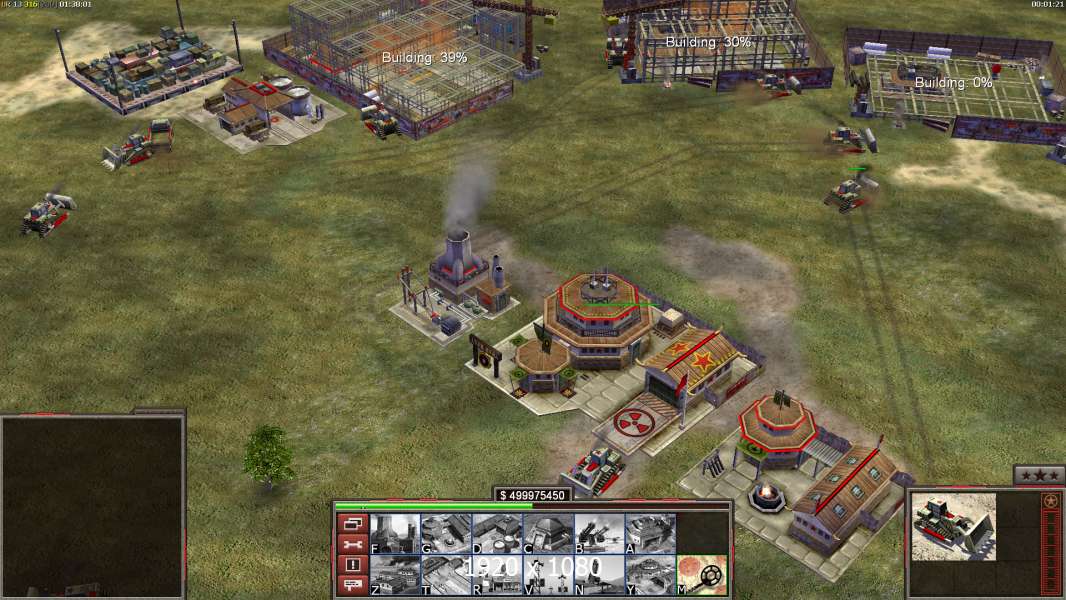Image resolution: width=1066 pixels, height=600 pixels.
Task: Open the chat message button
Action: (351, 585)
